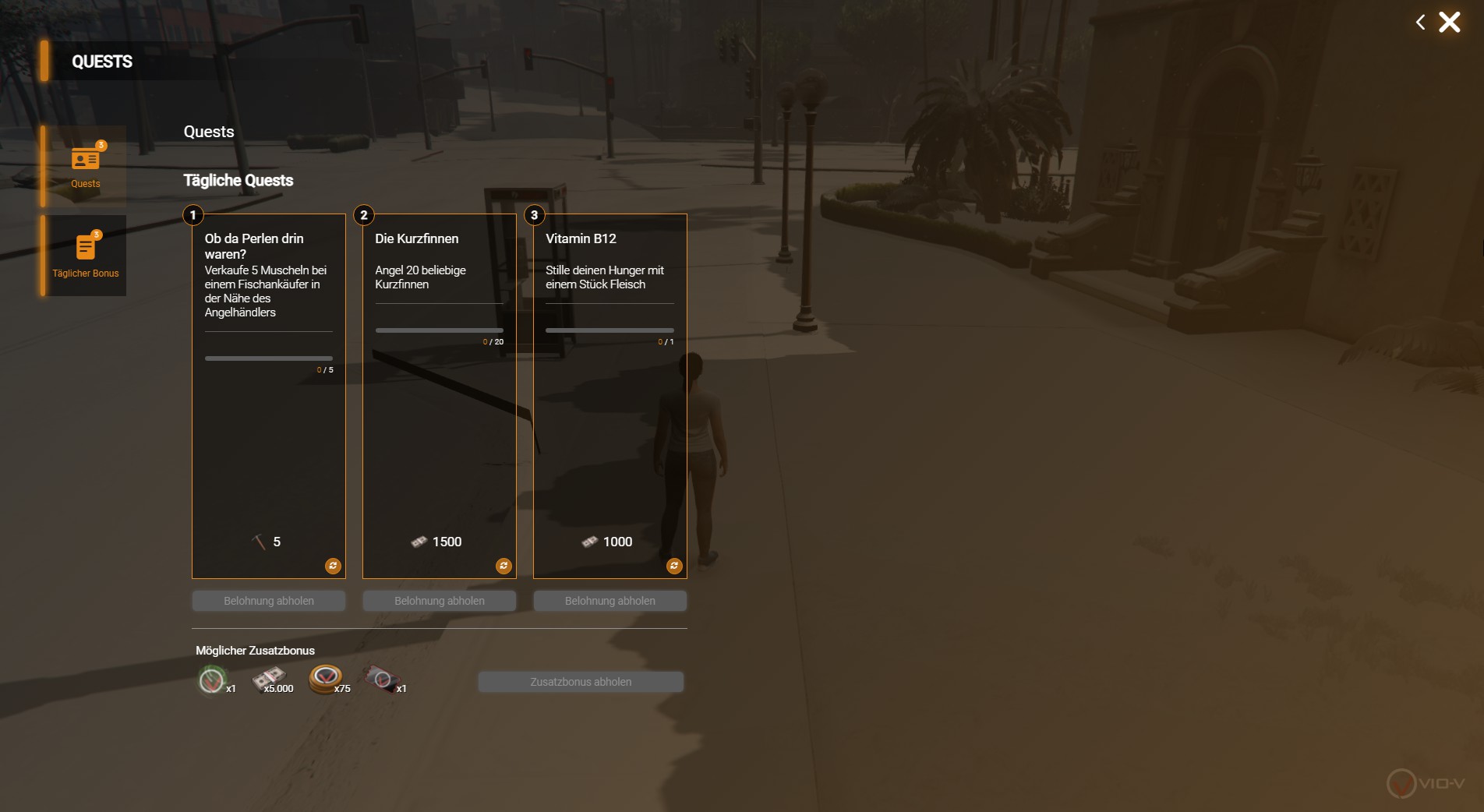Close the quests window with the X
The image size is (1484, 812).
[1449, 22]
